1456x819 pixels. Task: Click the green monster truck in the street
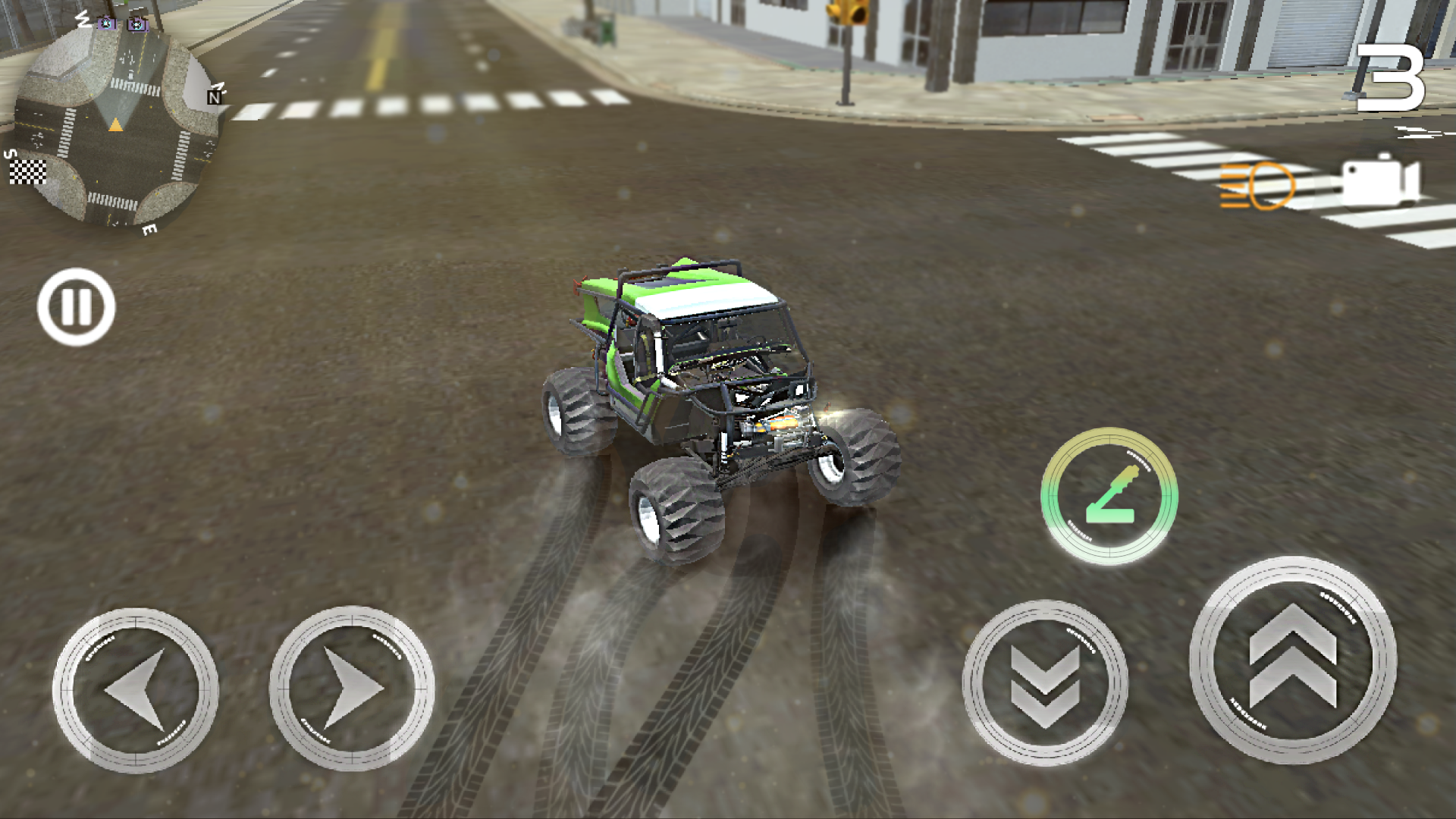click(713, 394)
